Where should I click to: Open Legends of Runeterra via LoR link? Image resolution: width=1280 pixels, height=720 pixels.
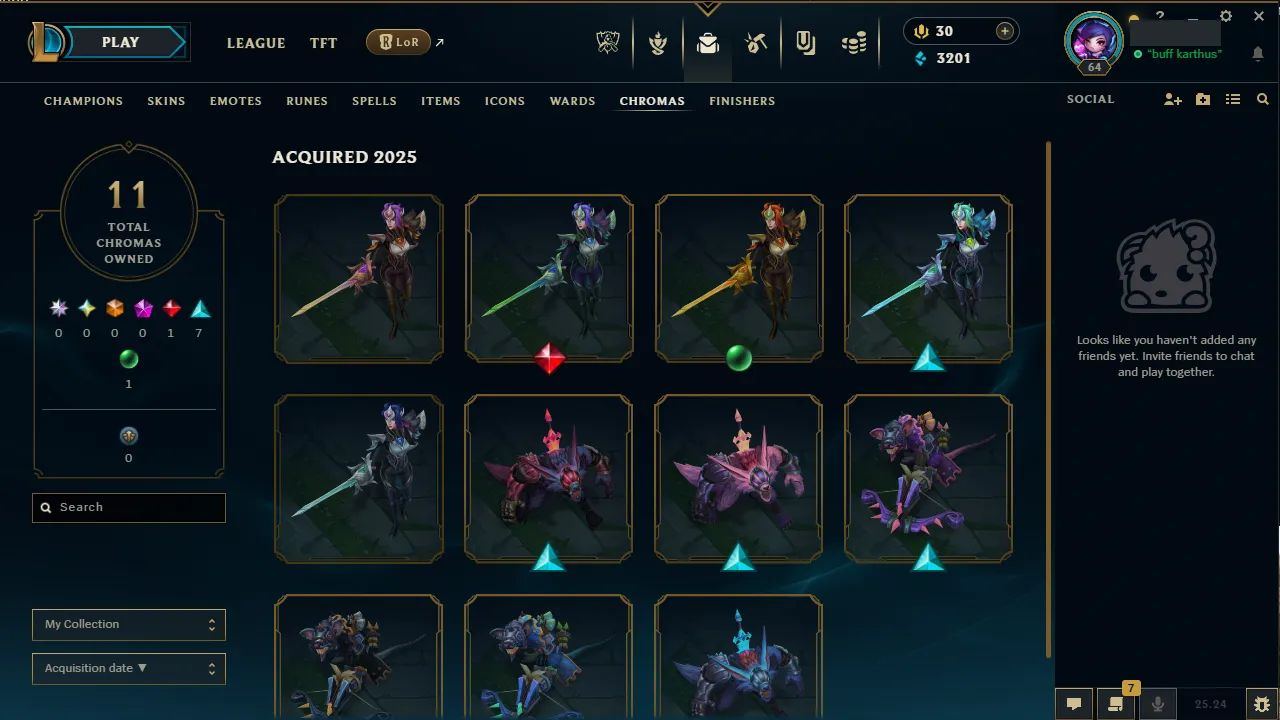[x=399, y=42]
